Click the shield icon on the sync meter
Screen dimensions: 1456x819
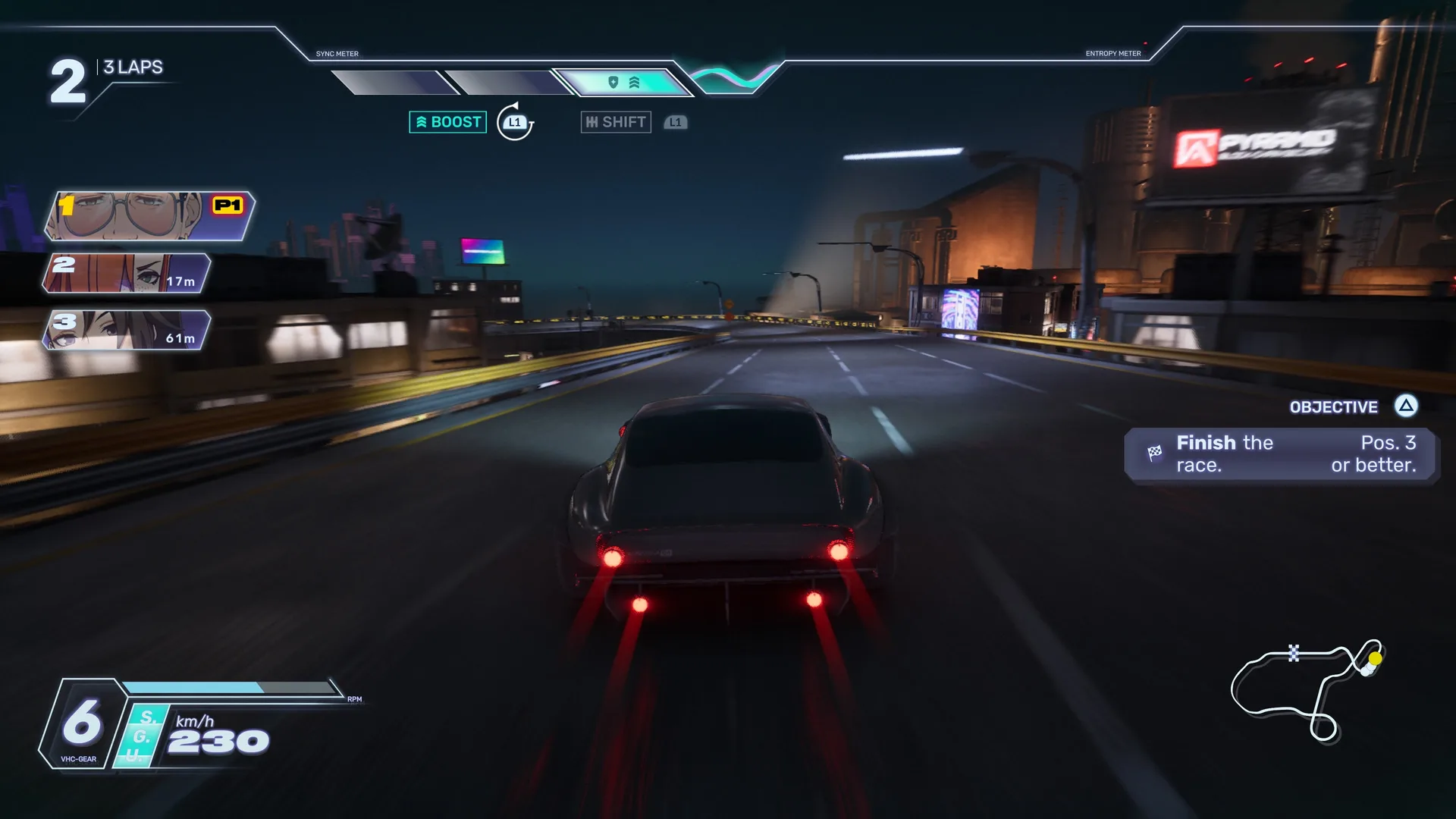point(613,82)
